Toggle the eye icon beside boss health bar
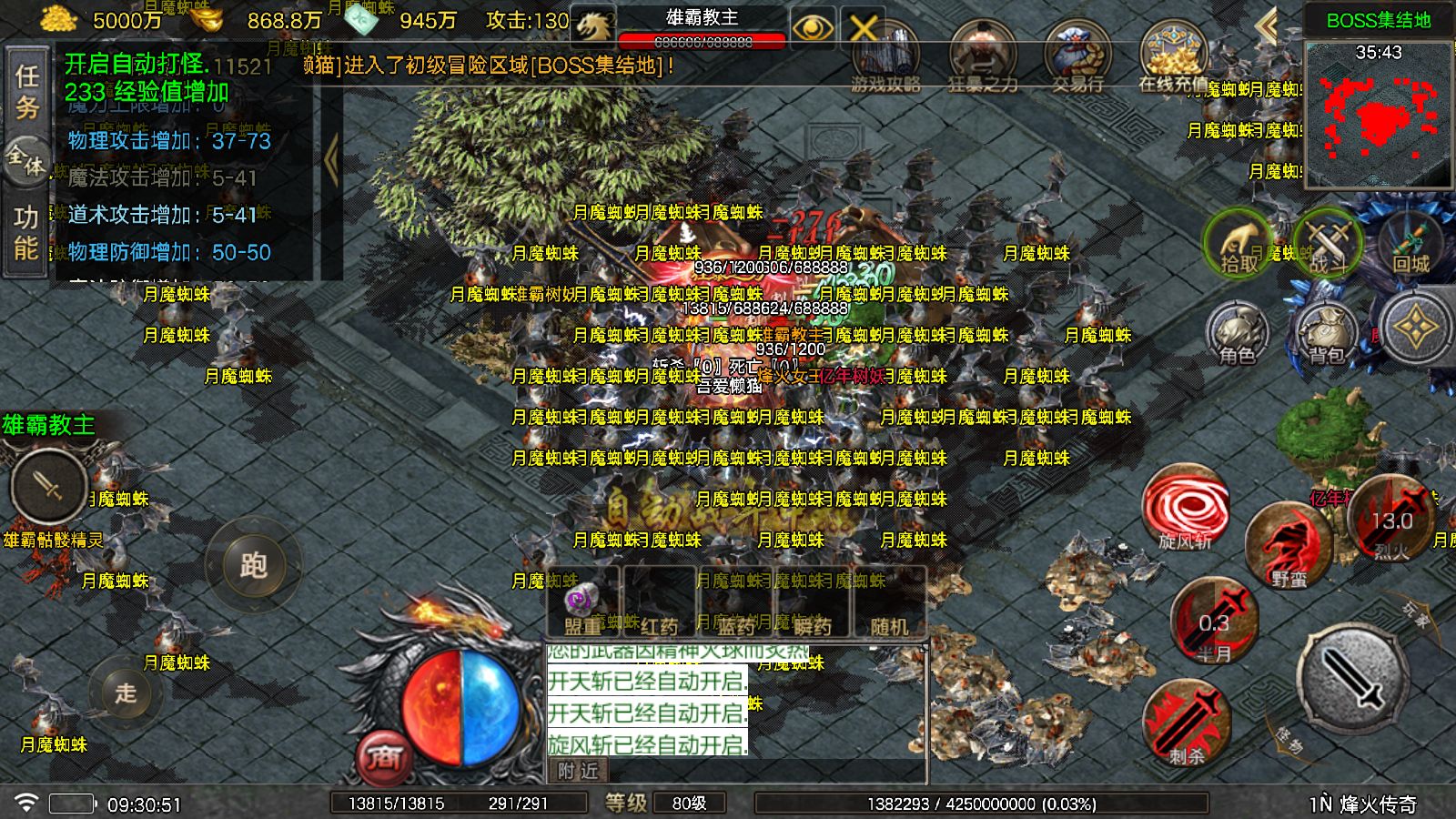This screenshot has height=819, width=1456. click(813, 27)
